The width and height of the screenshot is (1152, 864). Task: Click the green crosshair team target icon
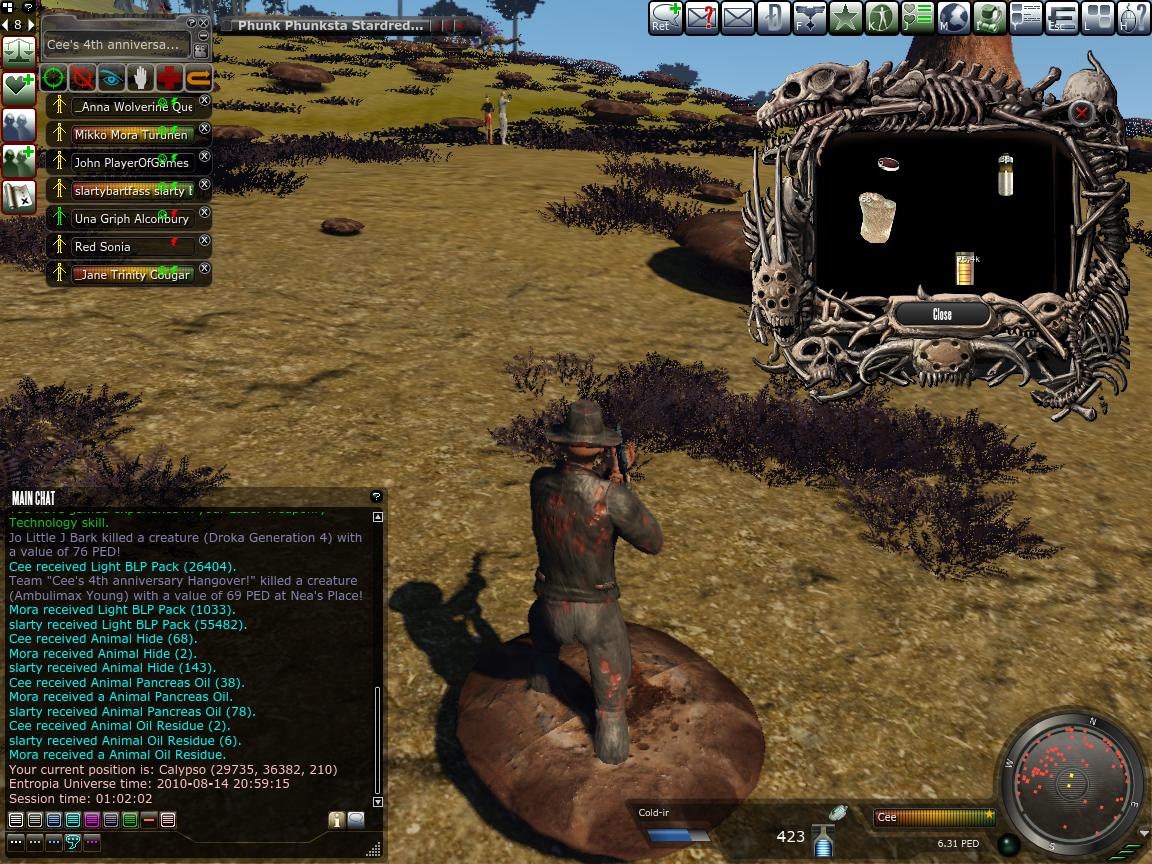(x=55, y=79)
